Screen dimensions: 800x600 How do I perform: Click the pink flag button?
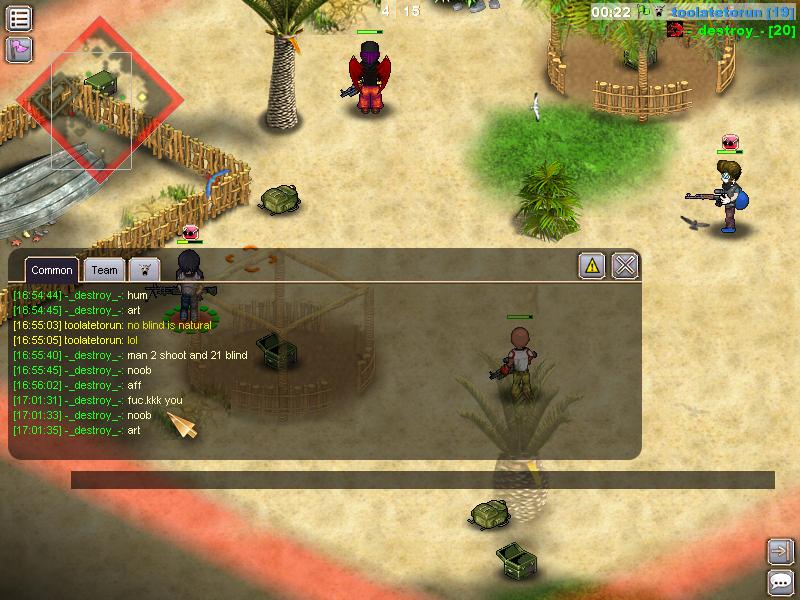click(x=19, y=49)
